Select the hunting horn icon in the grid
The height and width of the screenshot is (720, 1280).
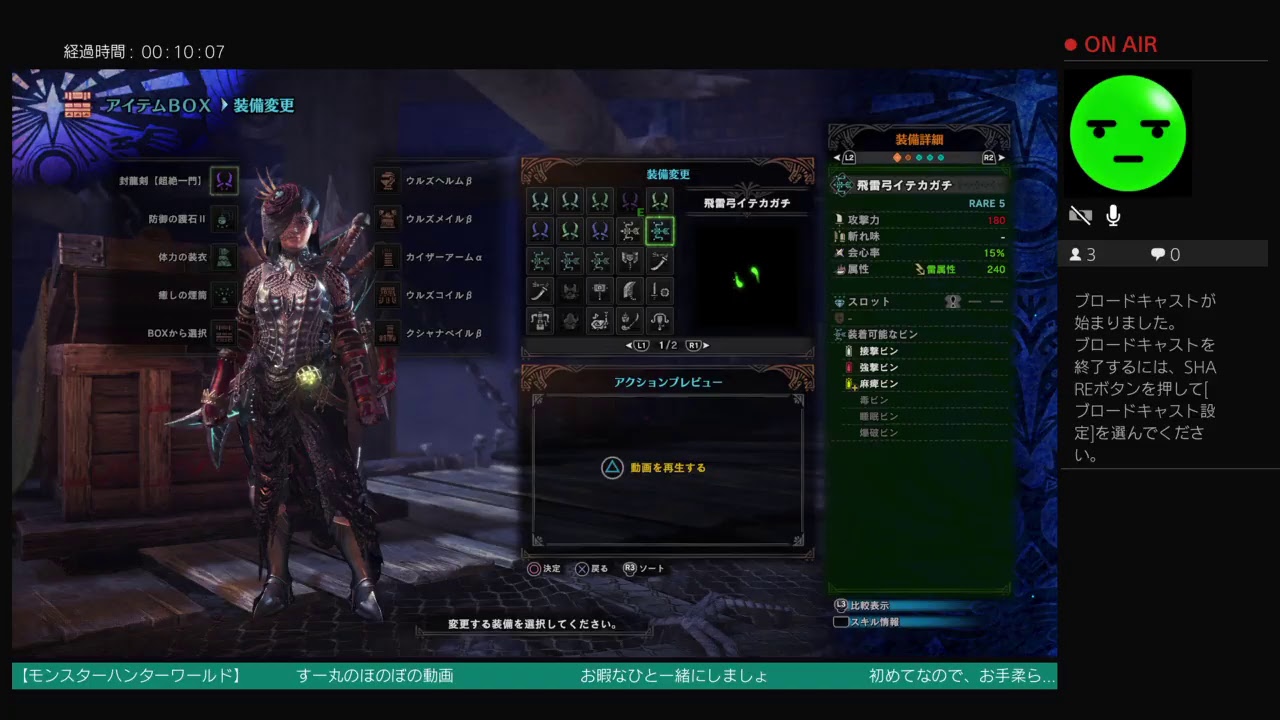click(600, 321)
